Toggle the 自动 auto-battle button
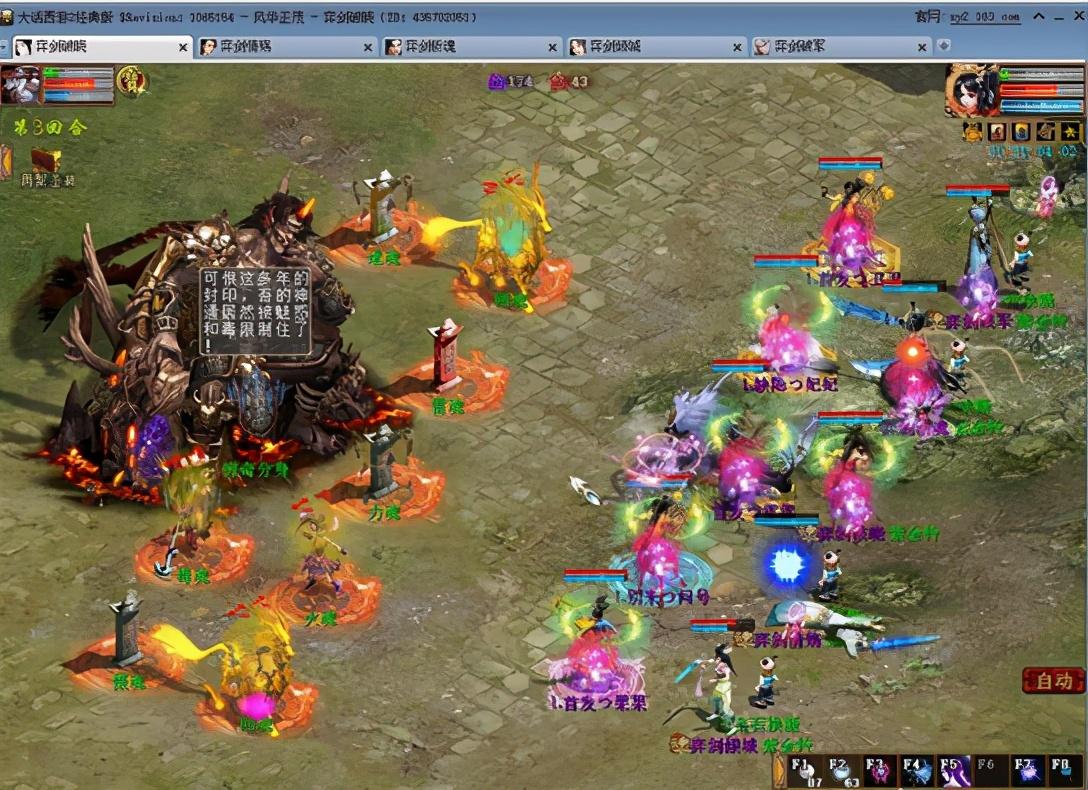 click(1053, 681)
